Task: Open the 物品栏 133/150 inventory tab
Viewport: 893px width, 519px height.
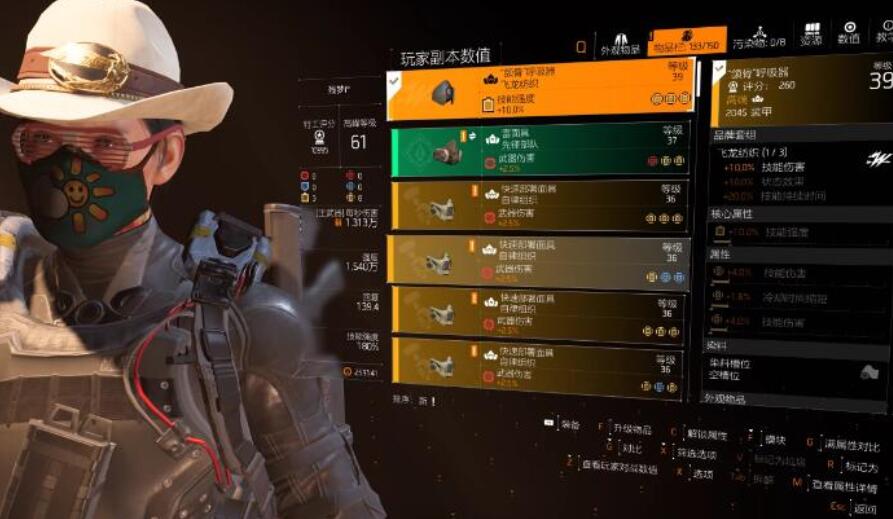Action: click(686, 42)
